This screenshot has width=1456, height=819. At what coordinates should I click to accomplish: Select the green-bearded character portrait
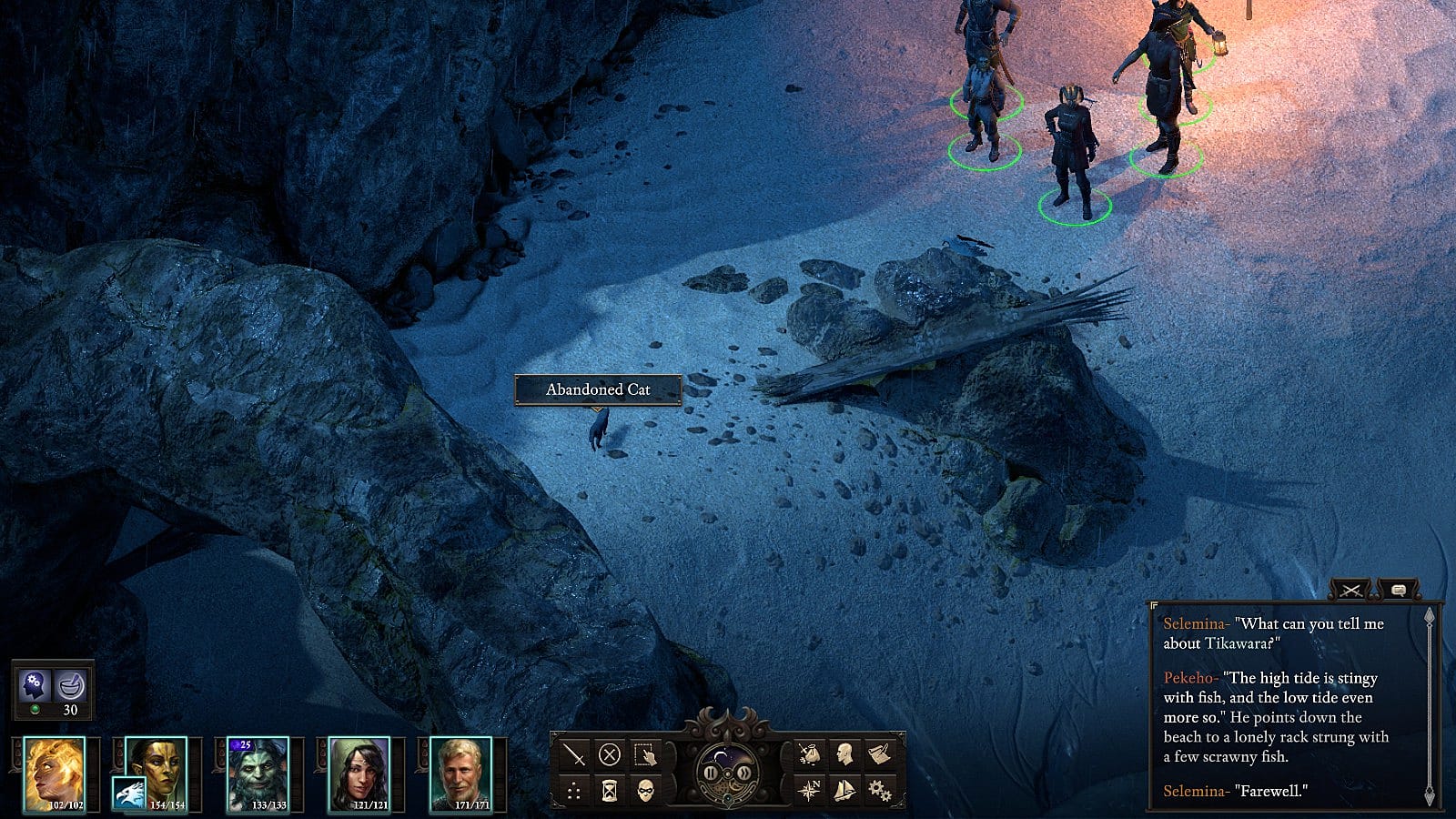click(258, 773)
